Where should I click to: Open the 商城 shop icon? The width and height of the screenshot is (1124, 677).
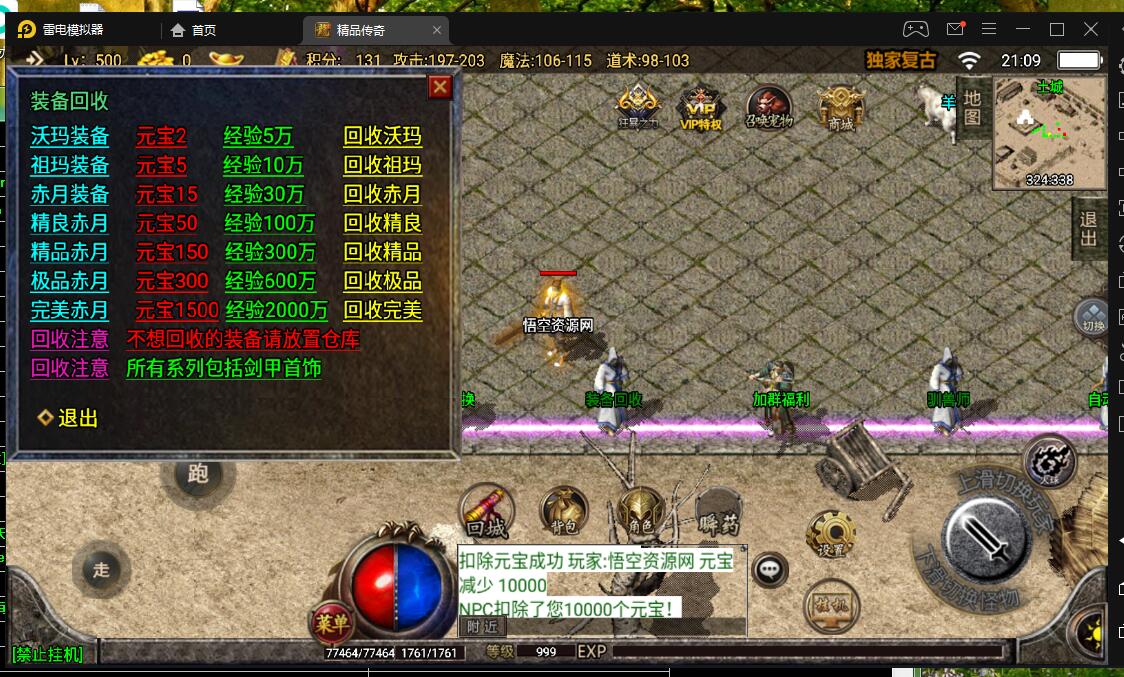pos(840,107)
